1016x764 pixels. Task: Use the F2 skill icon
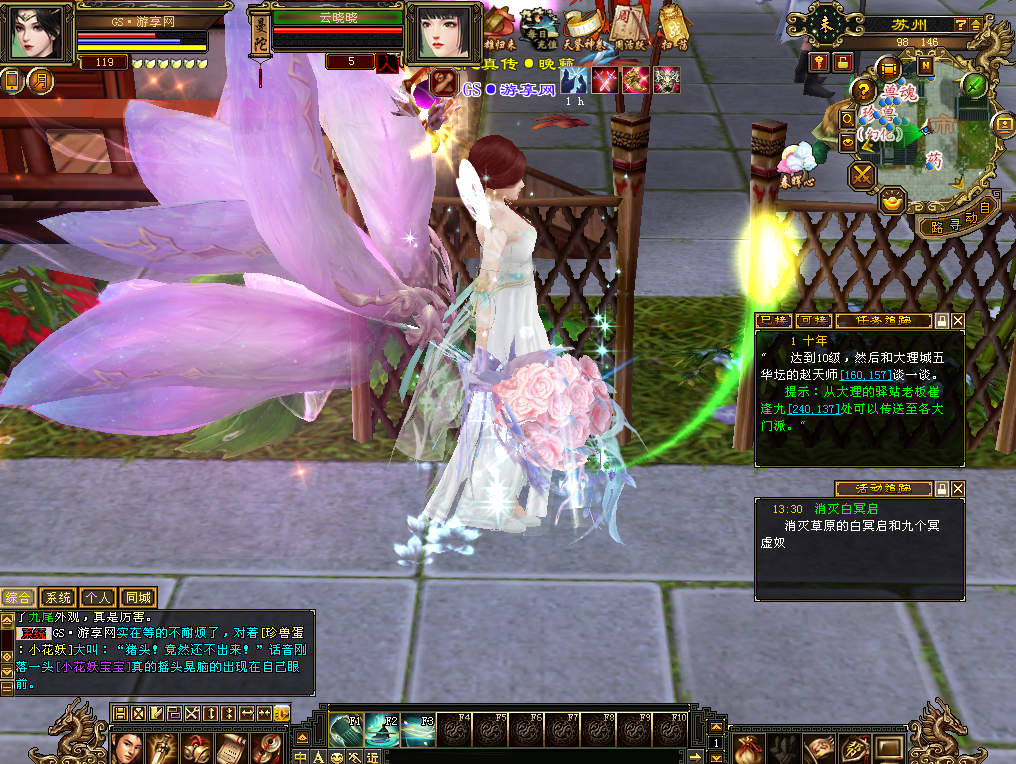coord(381,729)
